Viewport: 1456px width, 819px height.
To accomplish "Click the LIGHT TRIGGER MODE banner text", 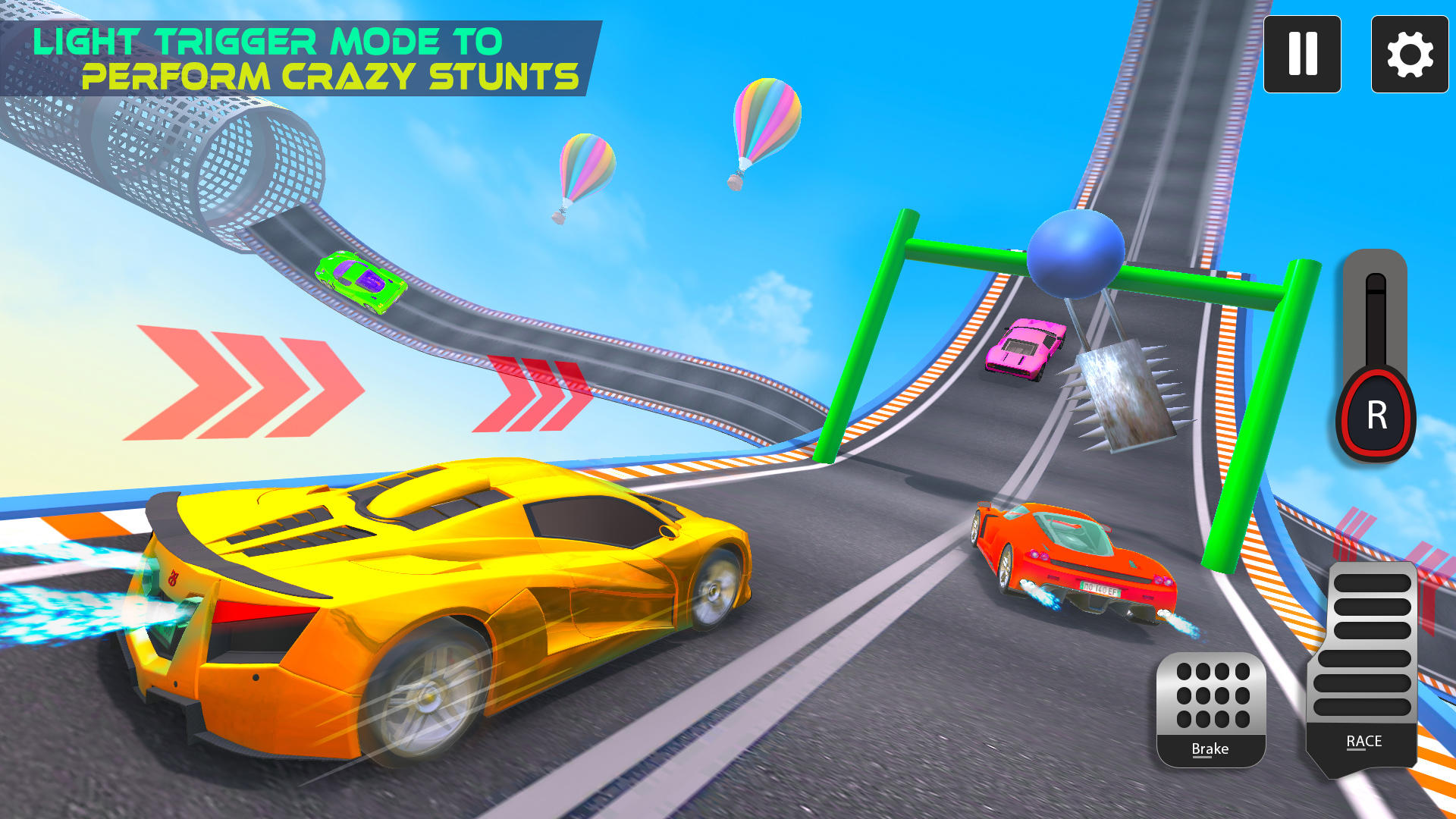I will (x=267, y=39).
